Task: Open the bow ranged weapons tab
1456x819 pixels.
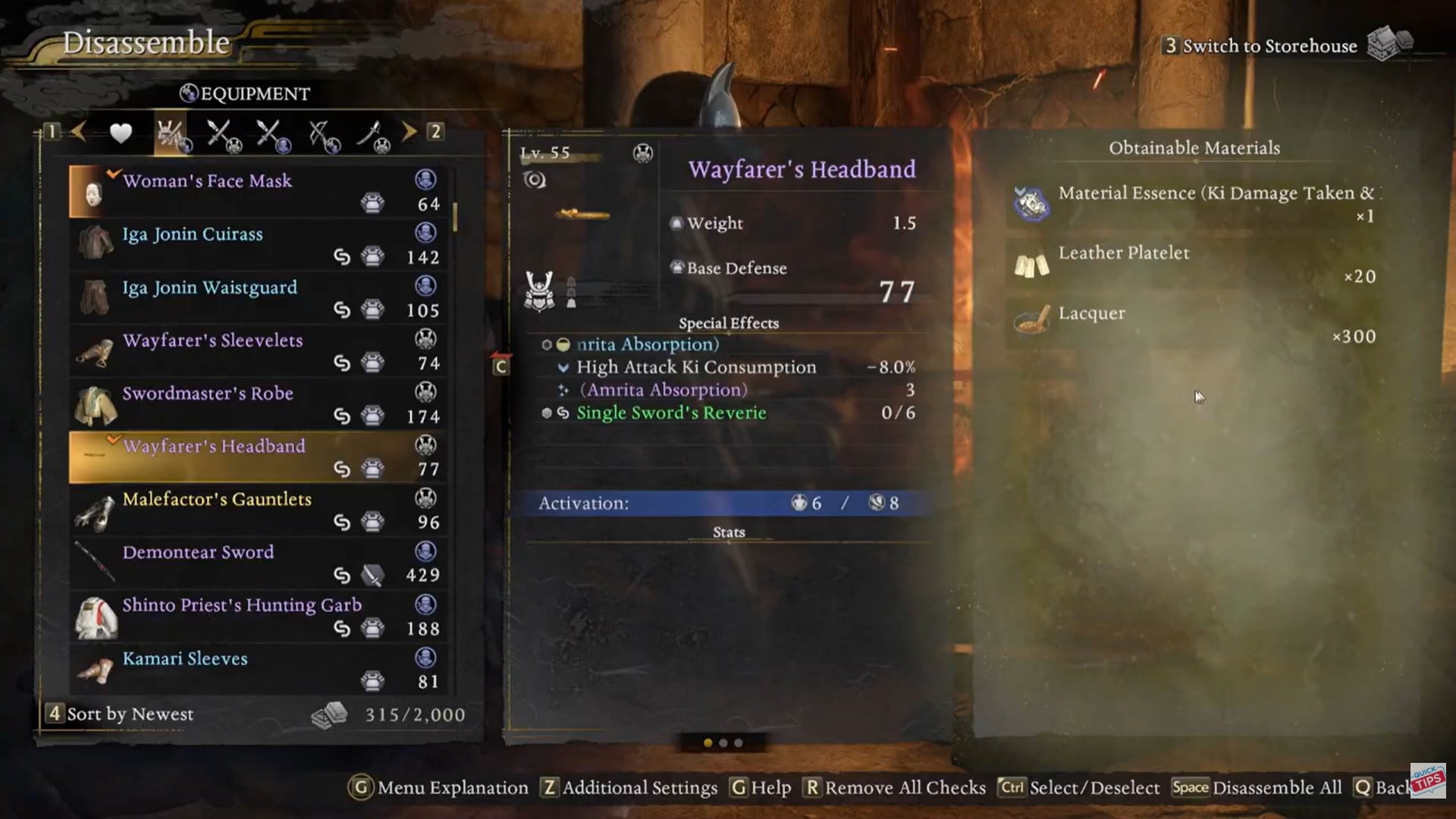Action: [324, 135]
